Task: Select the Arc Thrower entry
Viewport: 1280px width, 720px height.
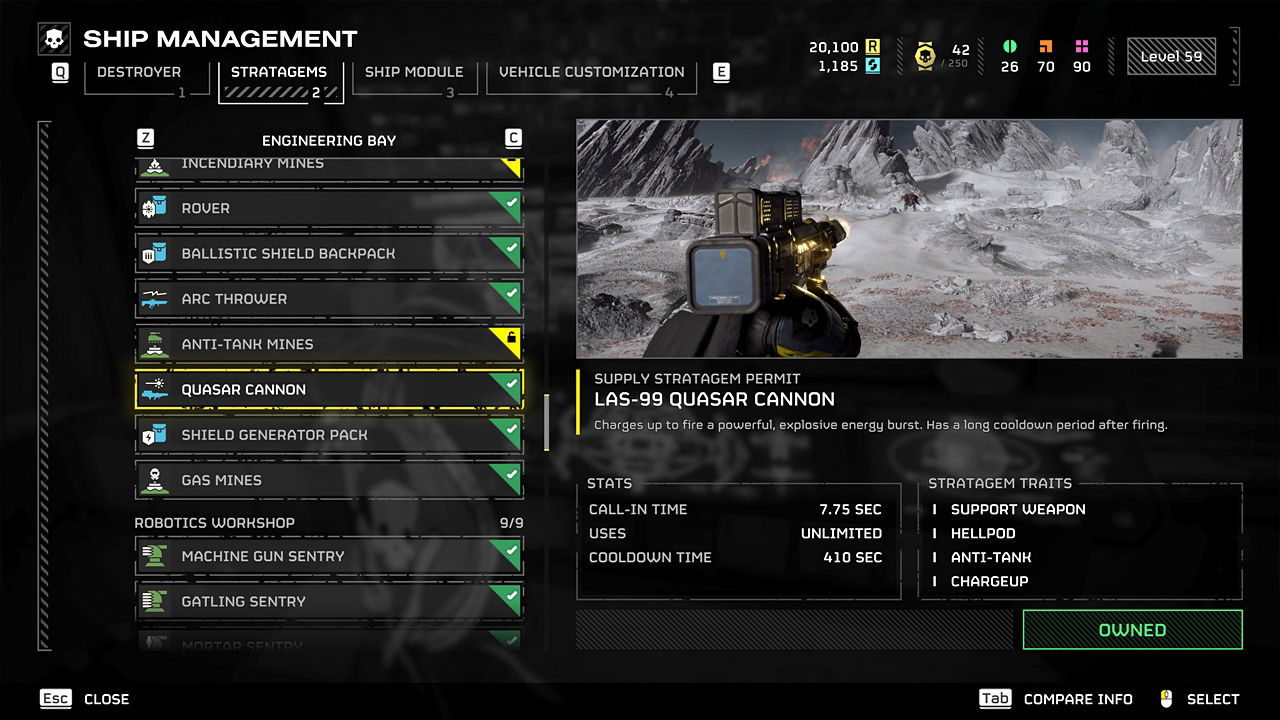Action: [329, 299]
